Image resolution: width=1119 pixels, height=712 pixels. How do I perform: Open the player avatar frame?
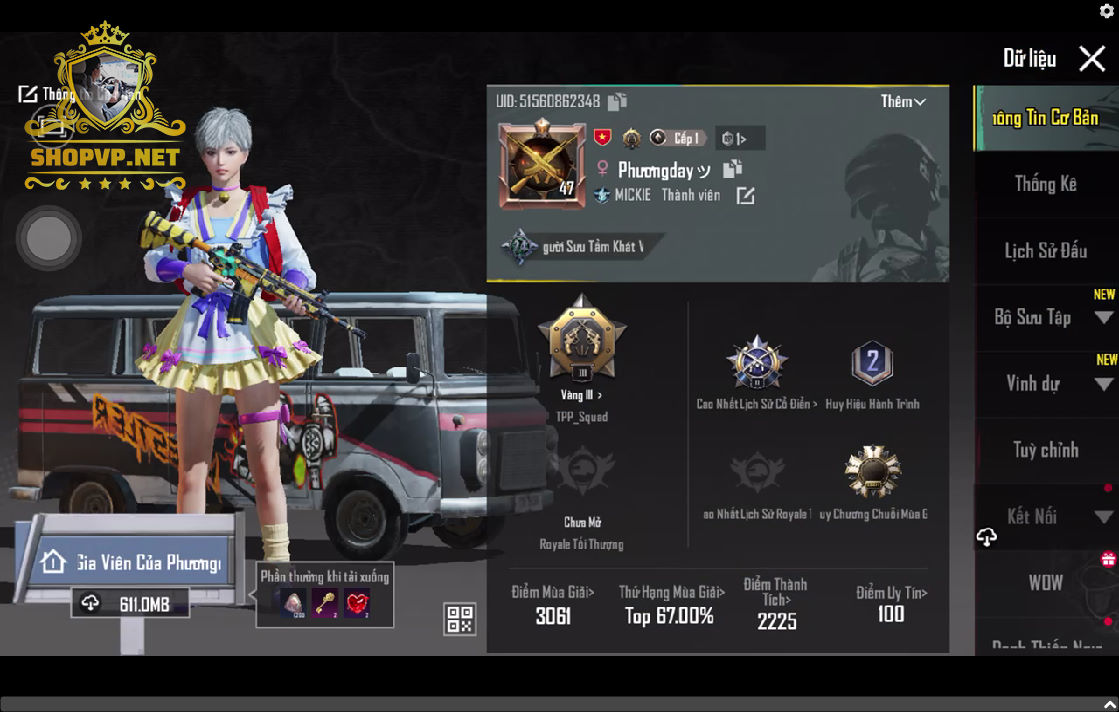pos(542,166)
